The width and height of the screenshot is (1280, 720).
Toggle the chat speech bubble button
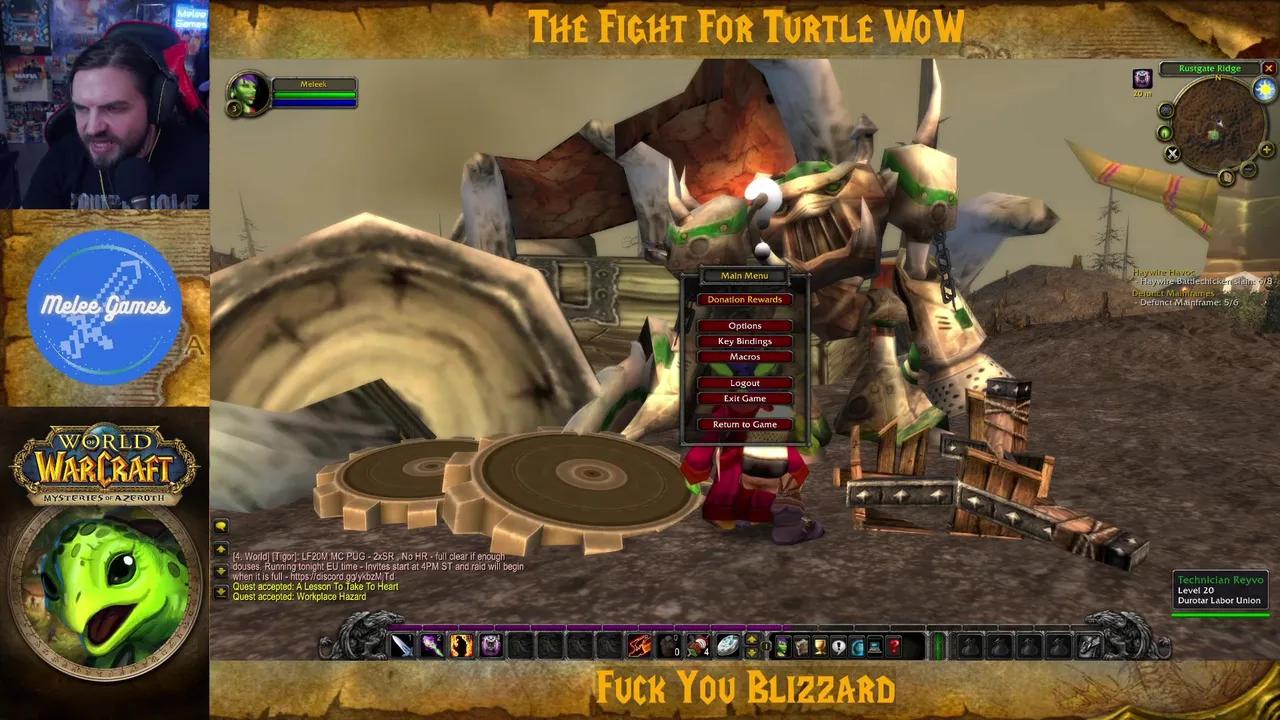pos(220,527)
